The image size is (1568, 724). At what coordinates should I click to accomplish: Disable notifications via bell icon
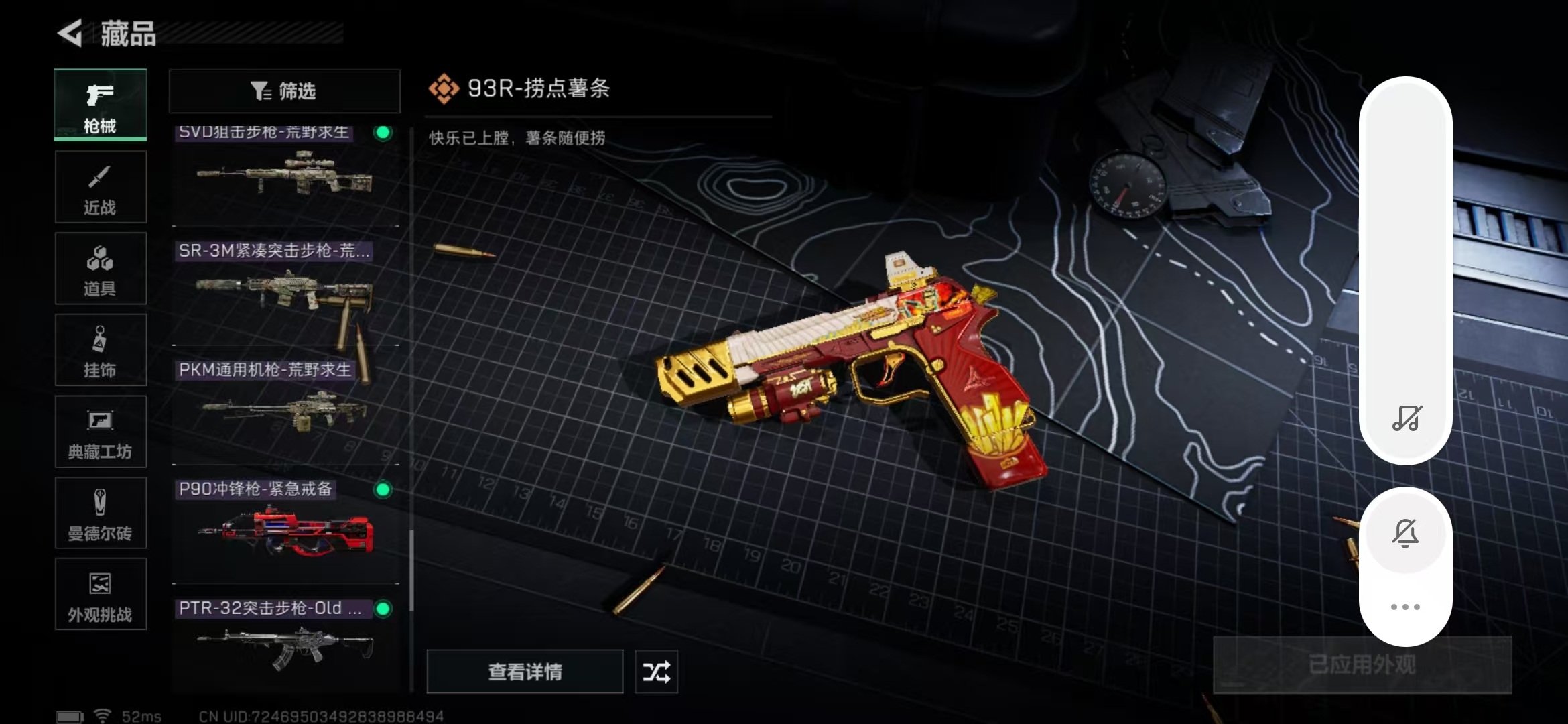[x=1407, y=532]
